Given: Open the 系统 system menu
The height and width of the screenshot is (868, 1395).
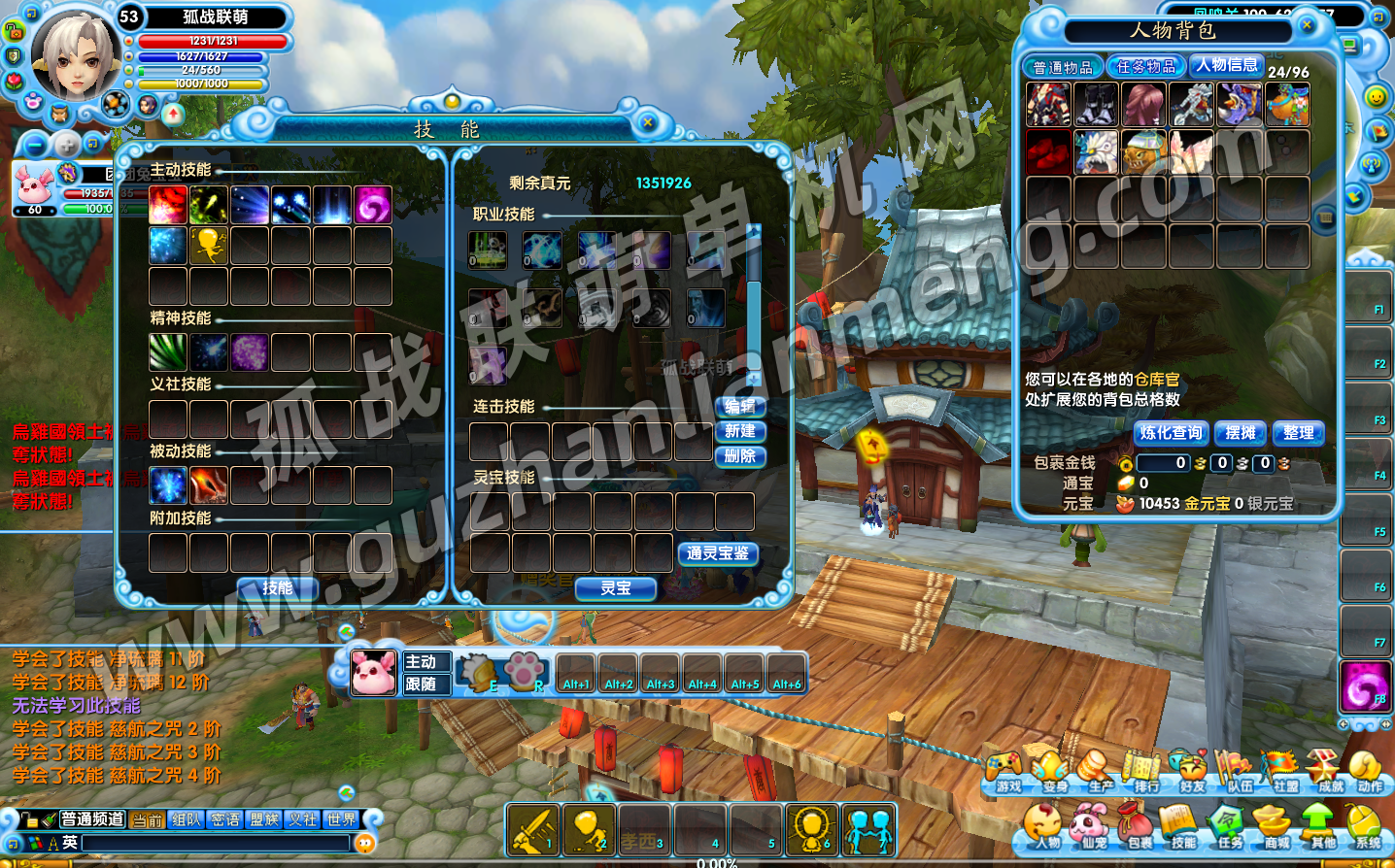Looking at the screenshot, I should [1368, 827].
